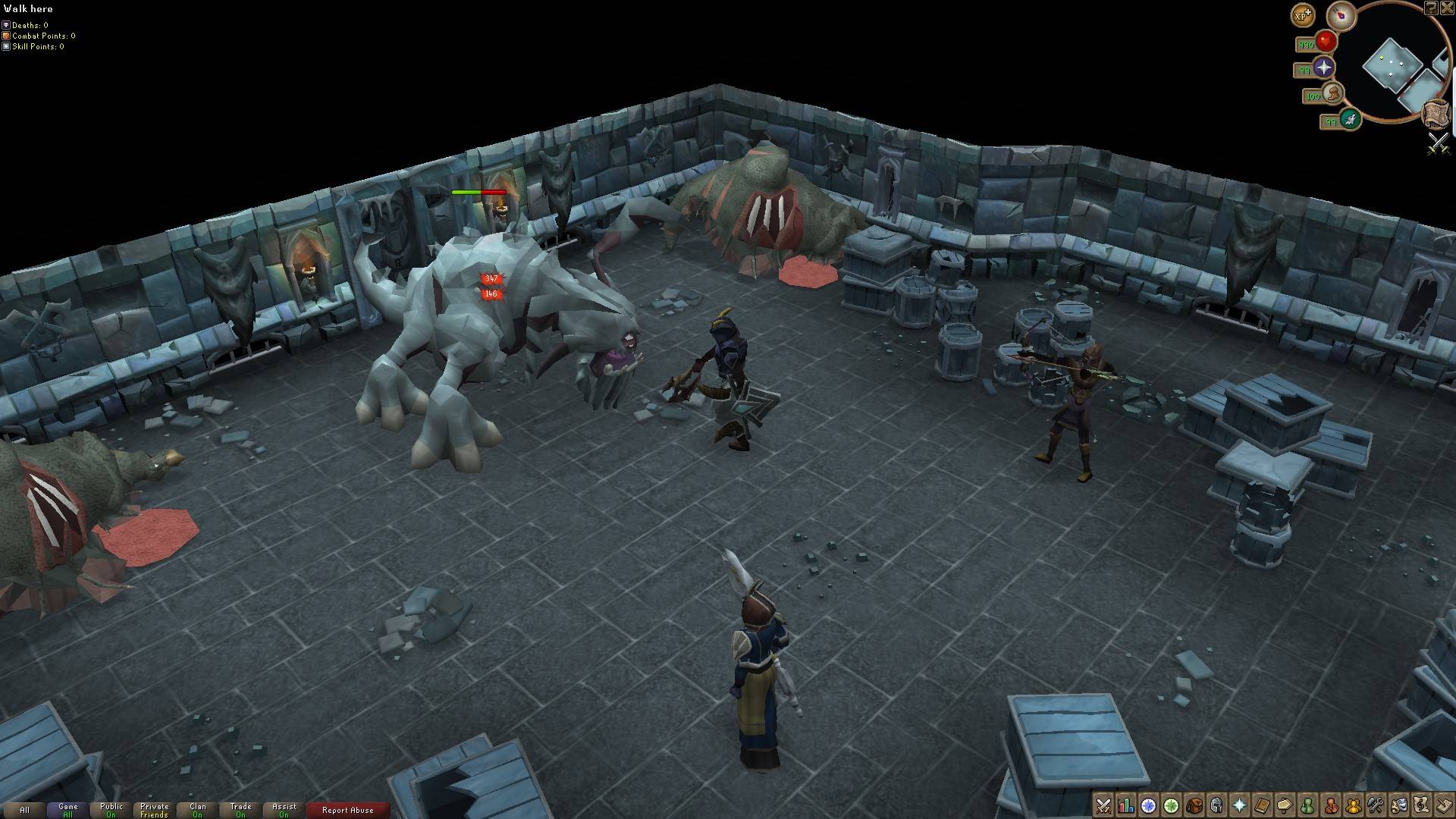
Task: Click the teal wolf summoning orb
Action: [x=1350, y=118]
